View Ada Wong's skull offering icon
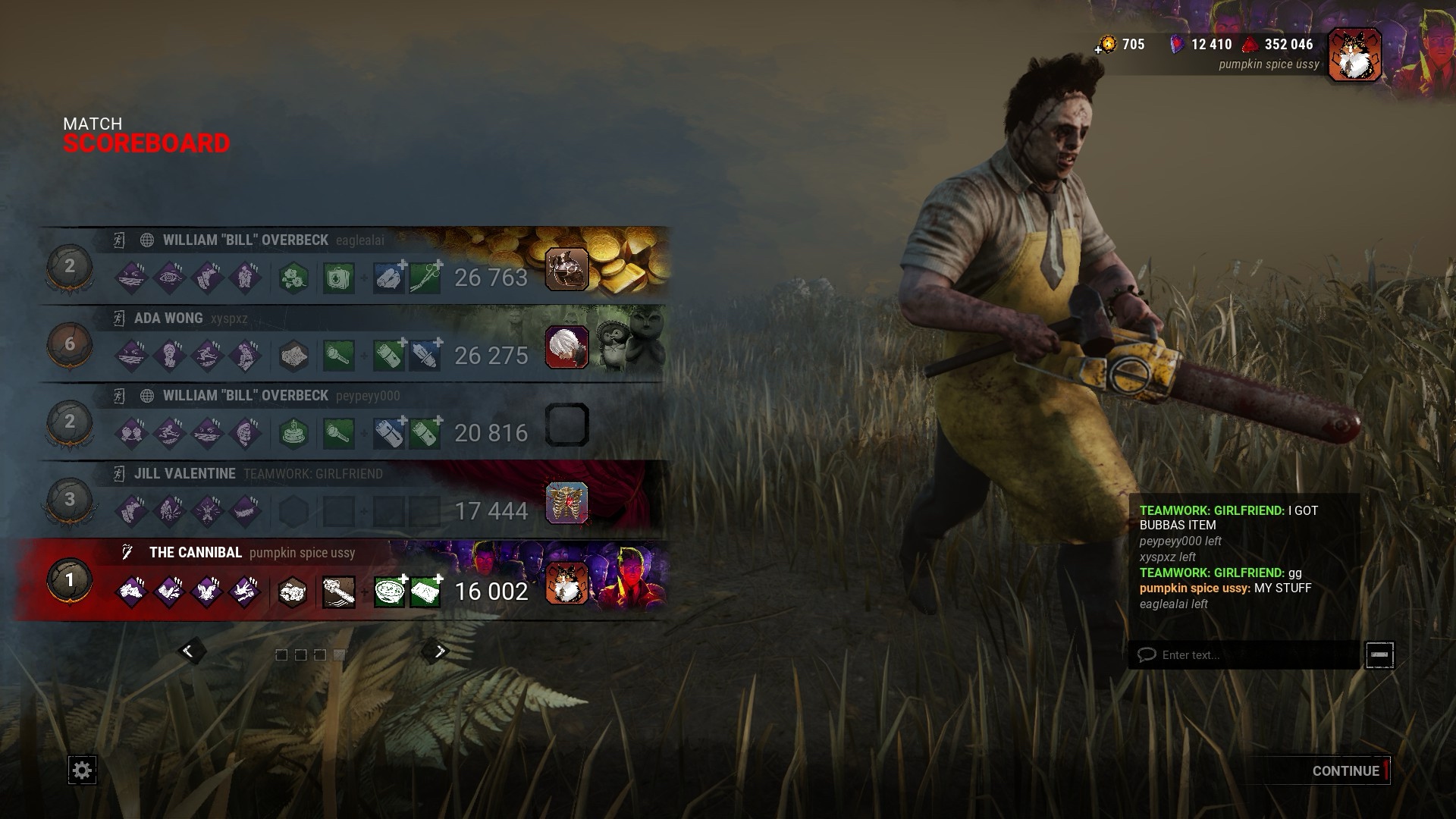 (x=566, y=347)
